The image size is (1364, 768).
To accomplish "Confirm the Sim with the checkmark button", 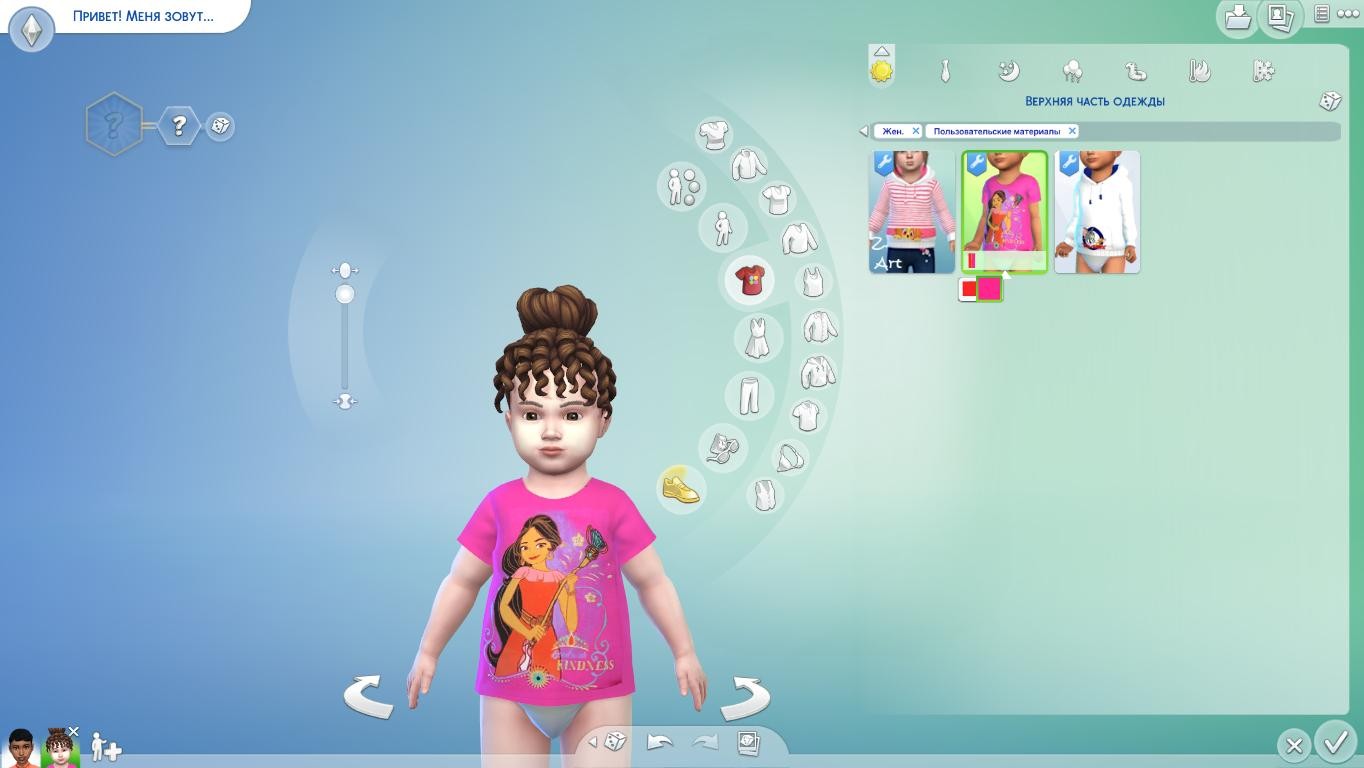I will point(1336,742).
